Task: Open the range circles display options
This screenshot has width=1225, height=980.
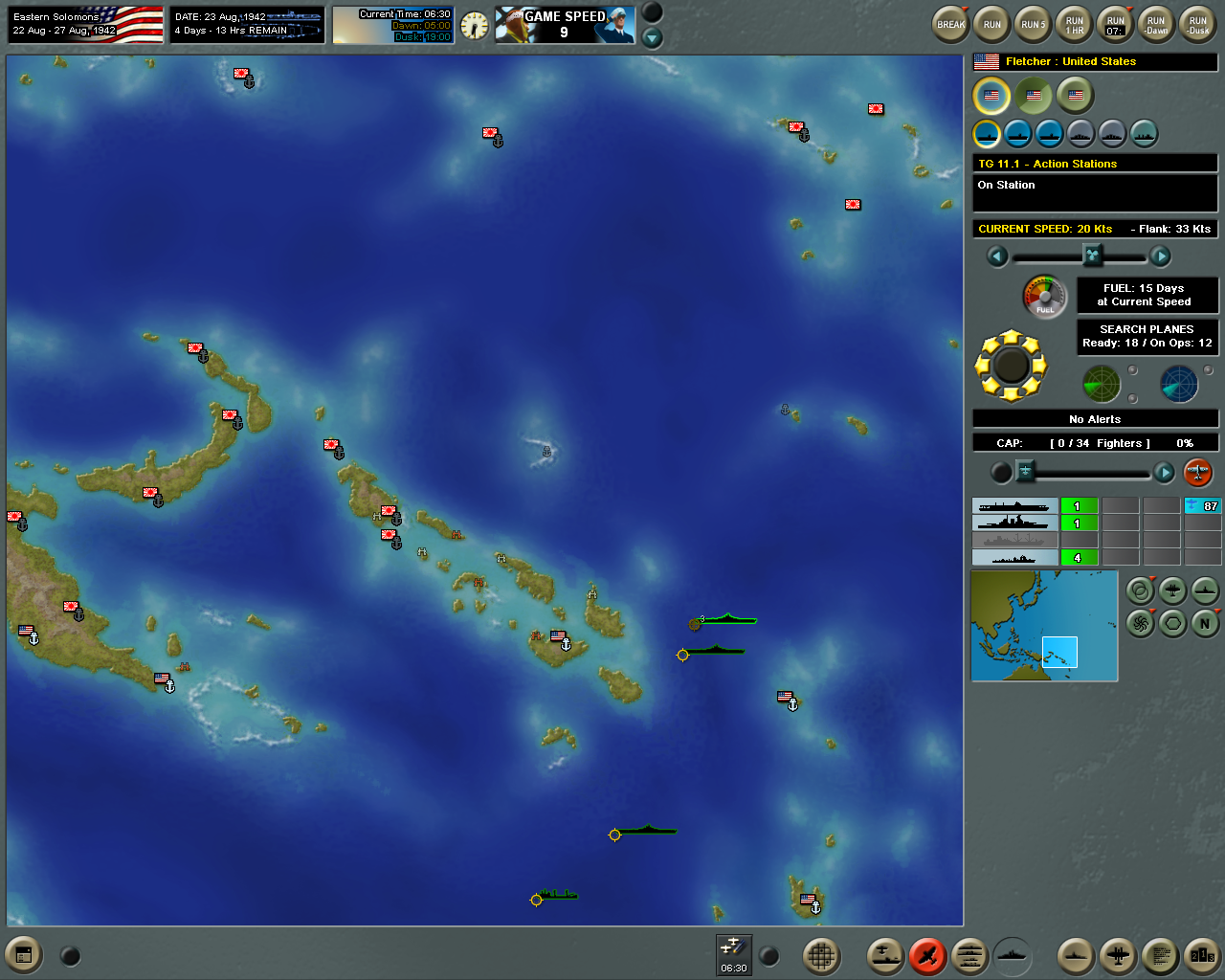Action: [x=1139, y=591]
